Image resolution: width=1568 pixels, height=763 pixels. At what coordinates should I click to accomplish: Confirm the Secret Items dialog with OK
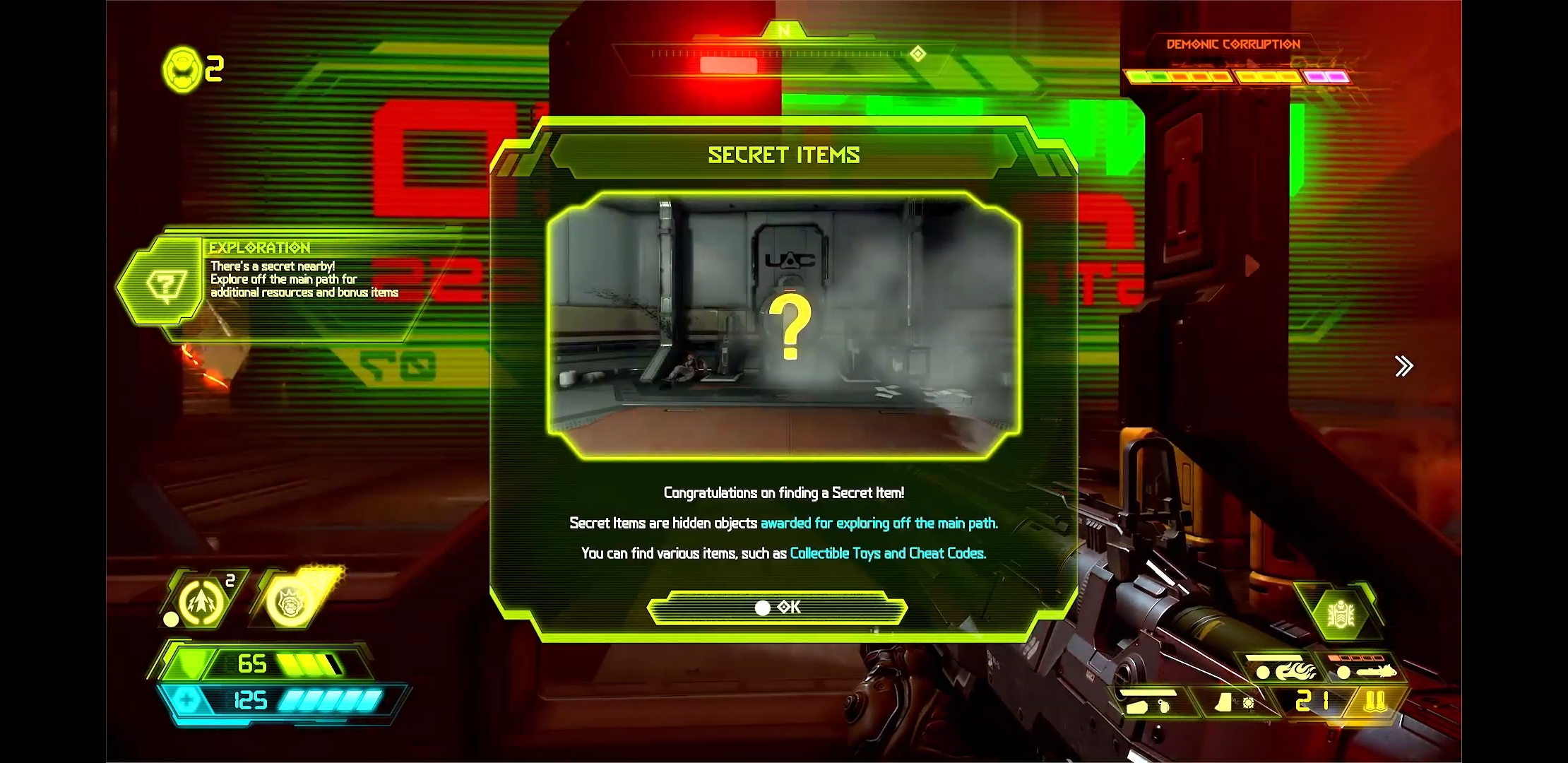click(777, 608)
